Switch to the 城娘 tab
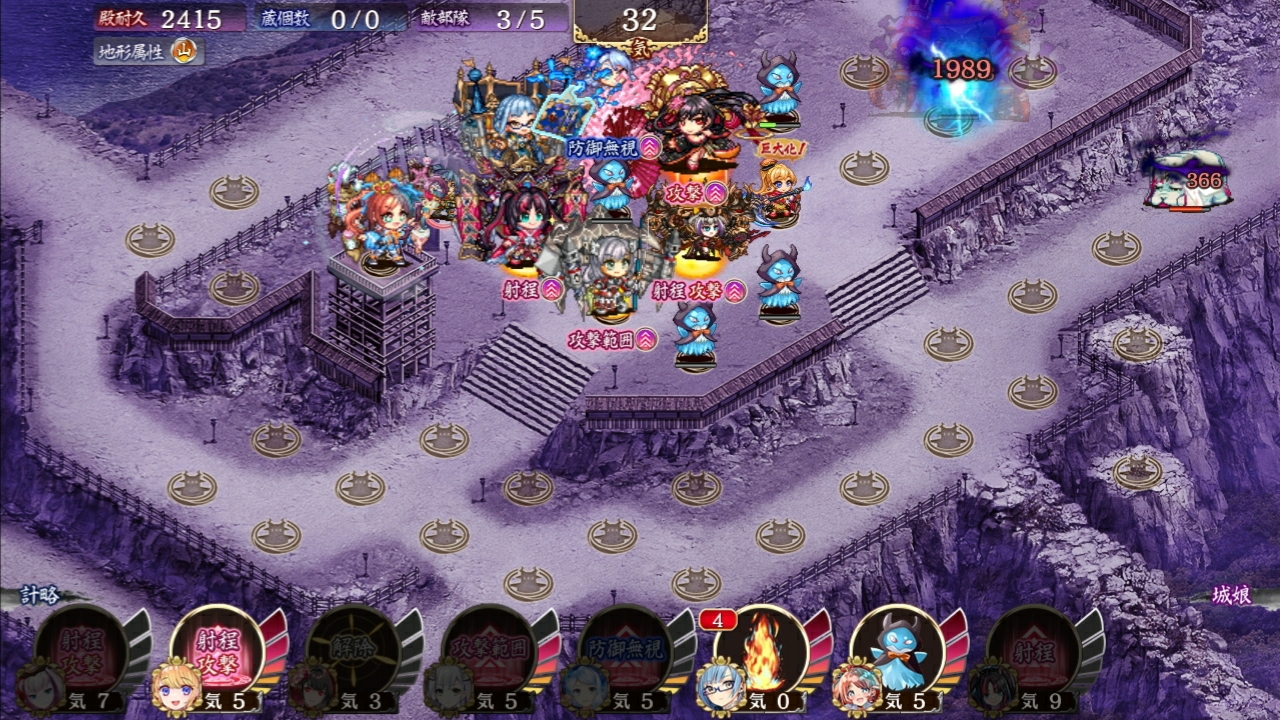Viewport: 1280px width, 720px height. pos(1229,596)
